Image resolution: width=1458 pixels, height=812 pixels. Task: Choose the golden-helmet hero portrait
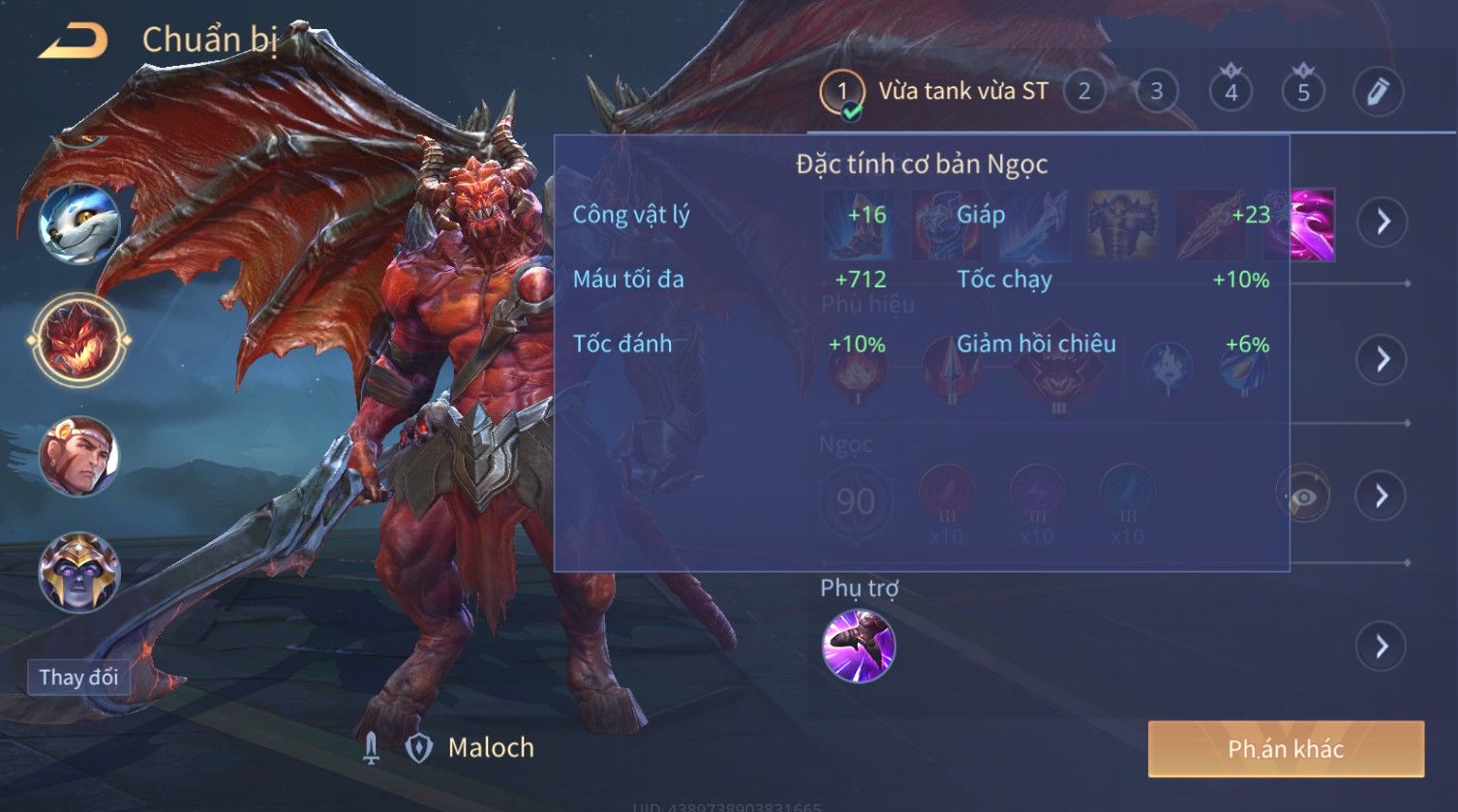pos(78,571)
